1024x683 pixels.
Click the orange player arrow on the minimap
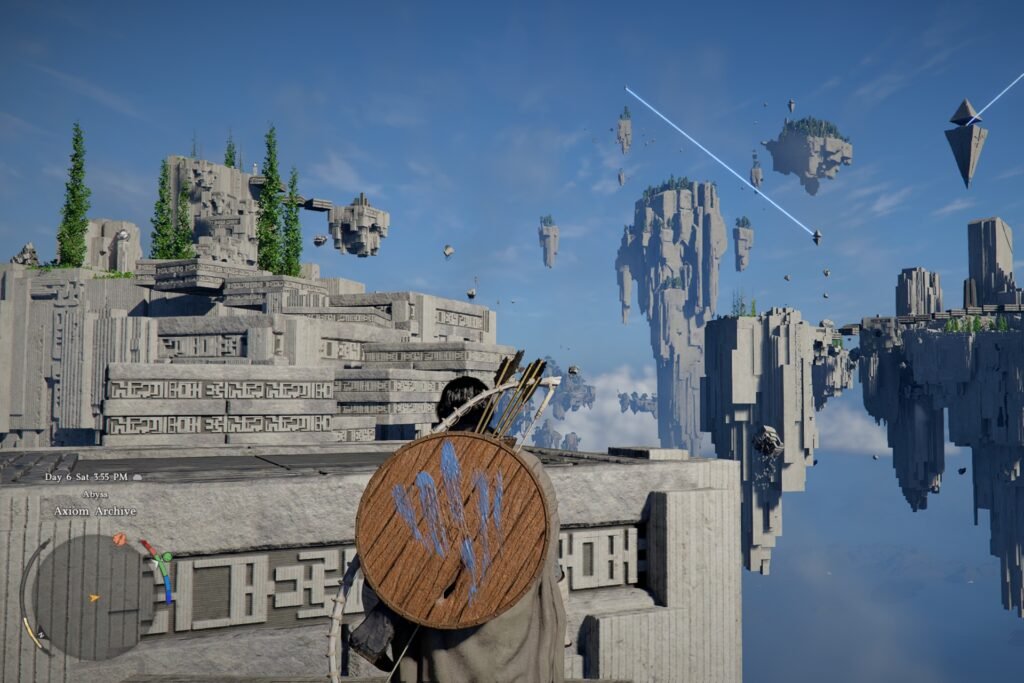point(94,598)
